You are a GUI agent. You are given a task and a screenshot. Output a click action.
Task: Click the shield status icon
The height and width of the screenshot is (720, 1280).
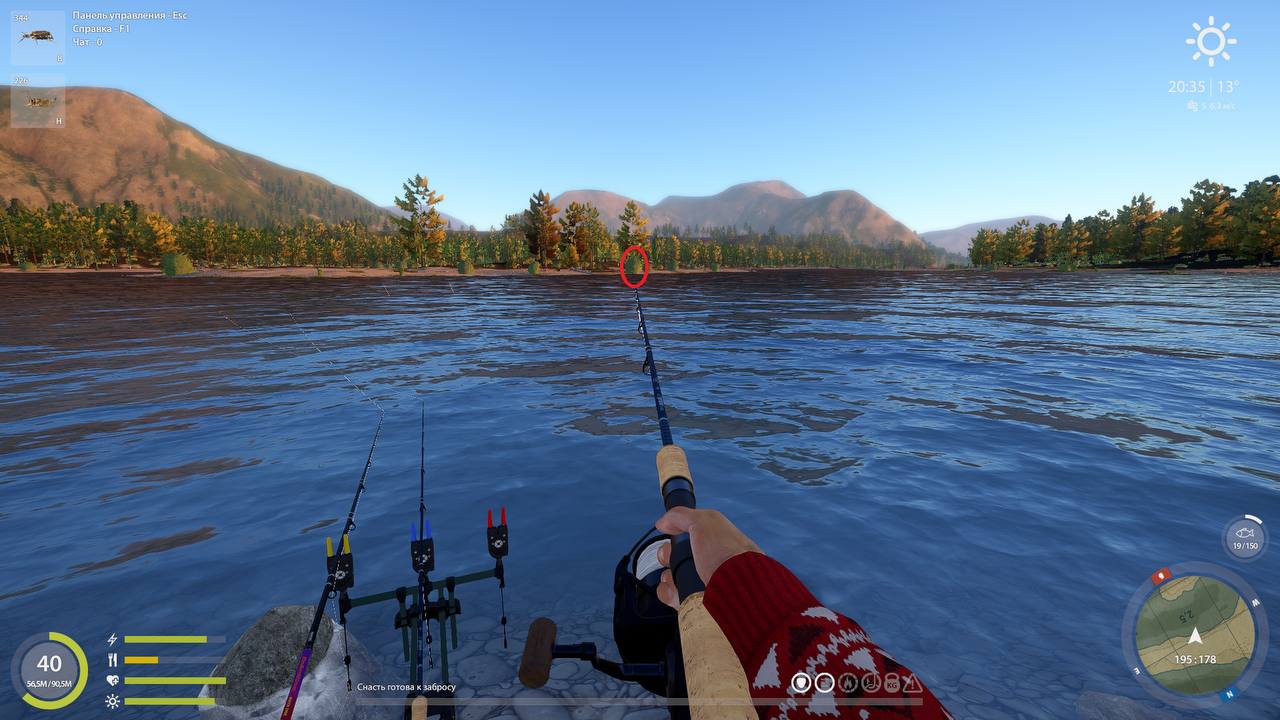(802, 683)
